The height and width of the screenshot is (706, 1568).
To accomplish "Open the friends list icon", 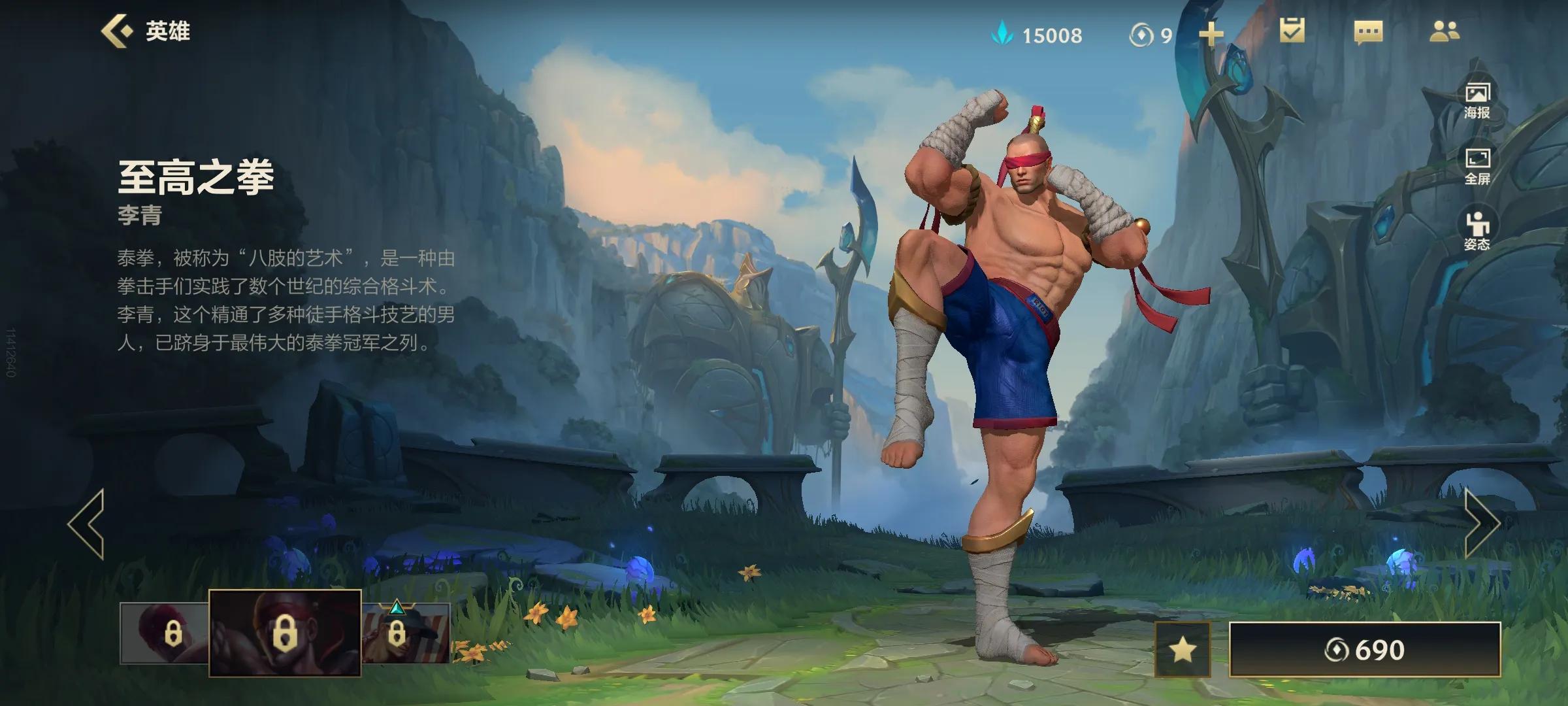I will click(x=1444, y=31).
